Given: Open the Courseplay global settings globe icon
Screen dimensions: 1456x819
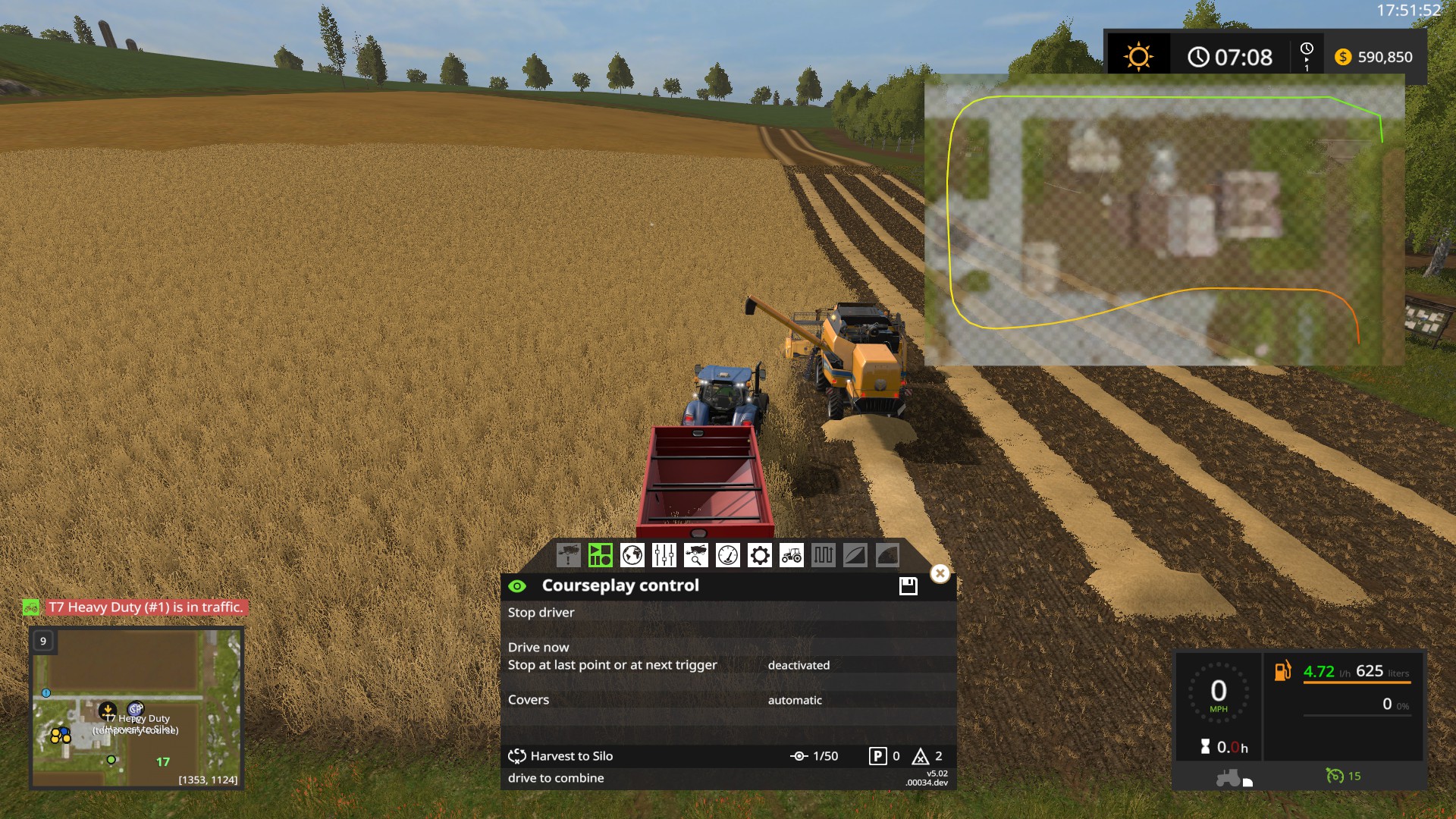Looking at the screenshot, I should pyautogui.click(x=632, y=556).
